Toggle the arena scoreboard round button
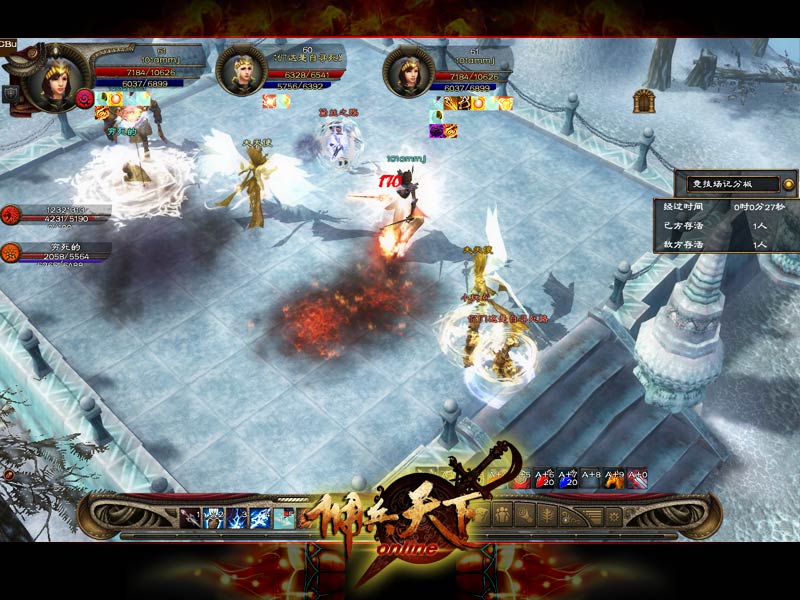 (x=788, y=184)
